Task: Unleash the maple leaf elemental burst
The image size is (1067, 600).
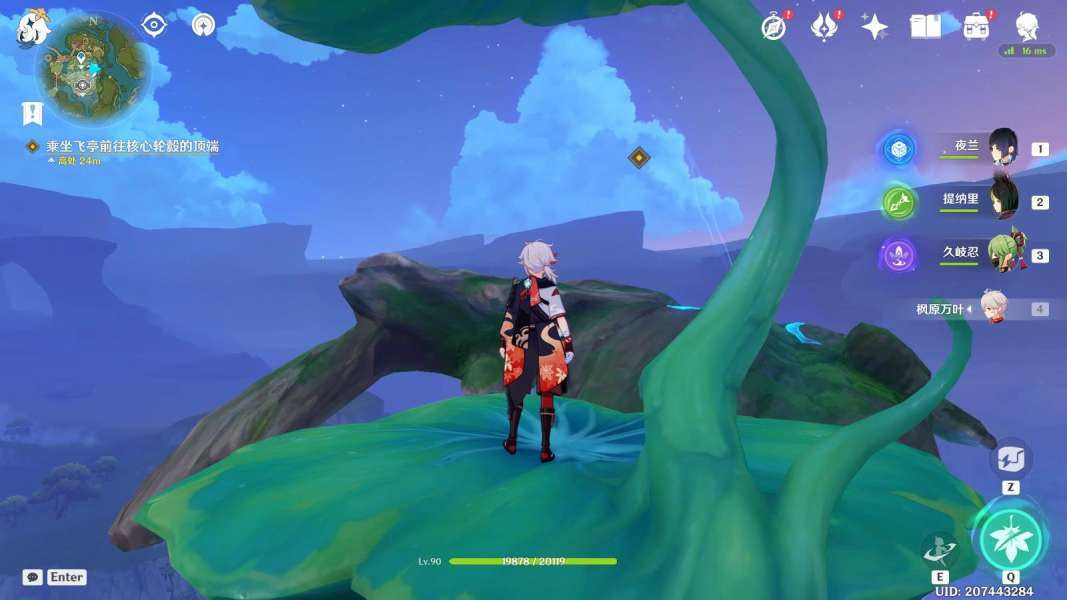Action: [x=1011, y=539]
